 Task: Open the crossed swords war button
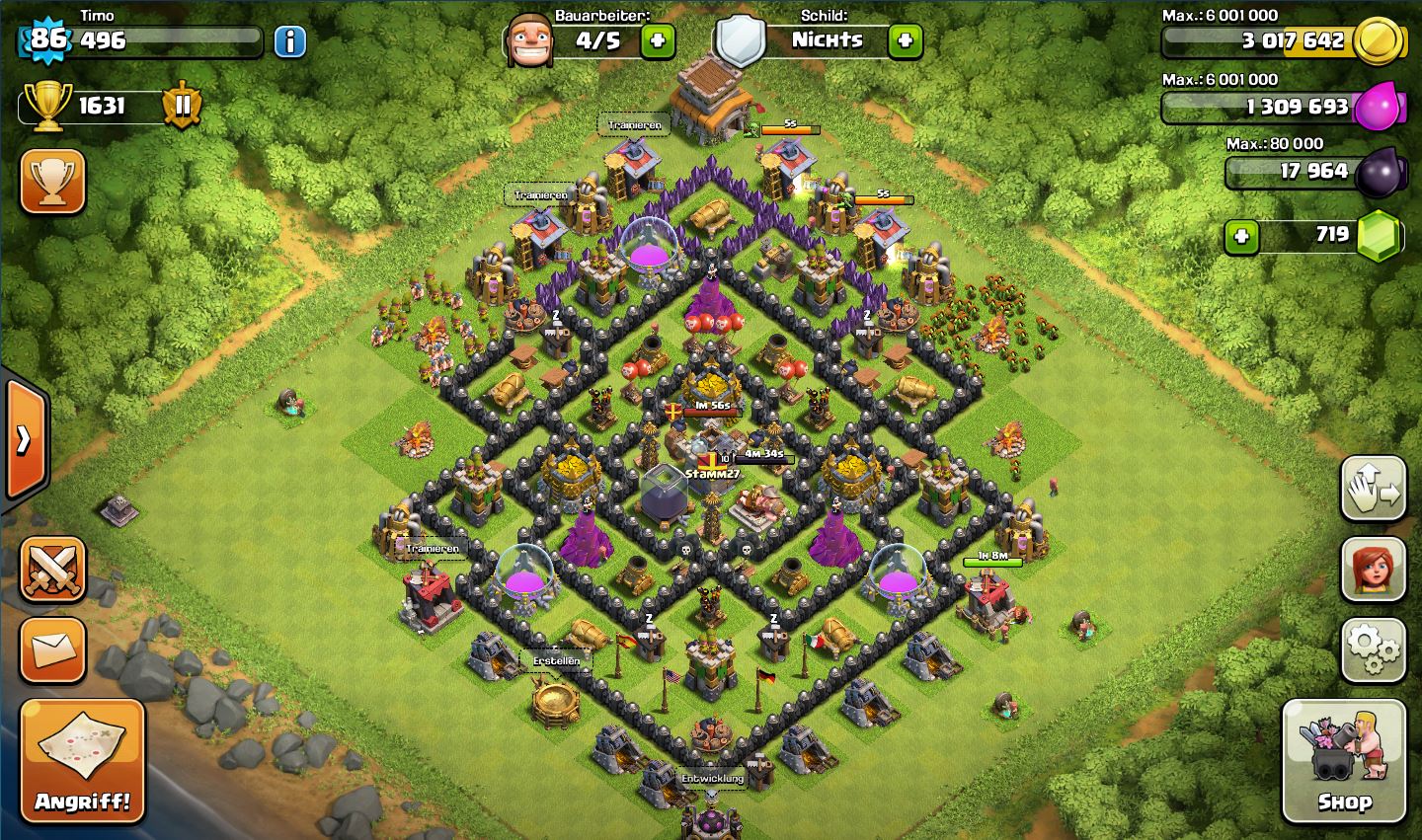point(53,570)
